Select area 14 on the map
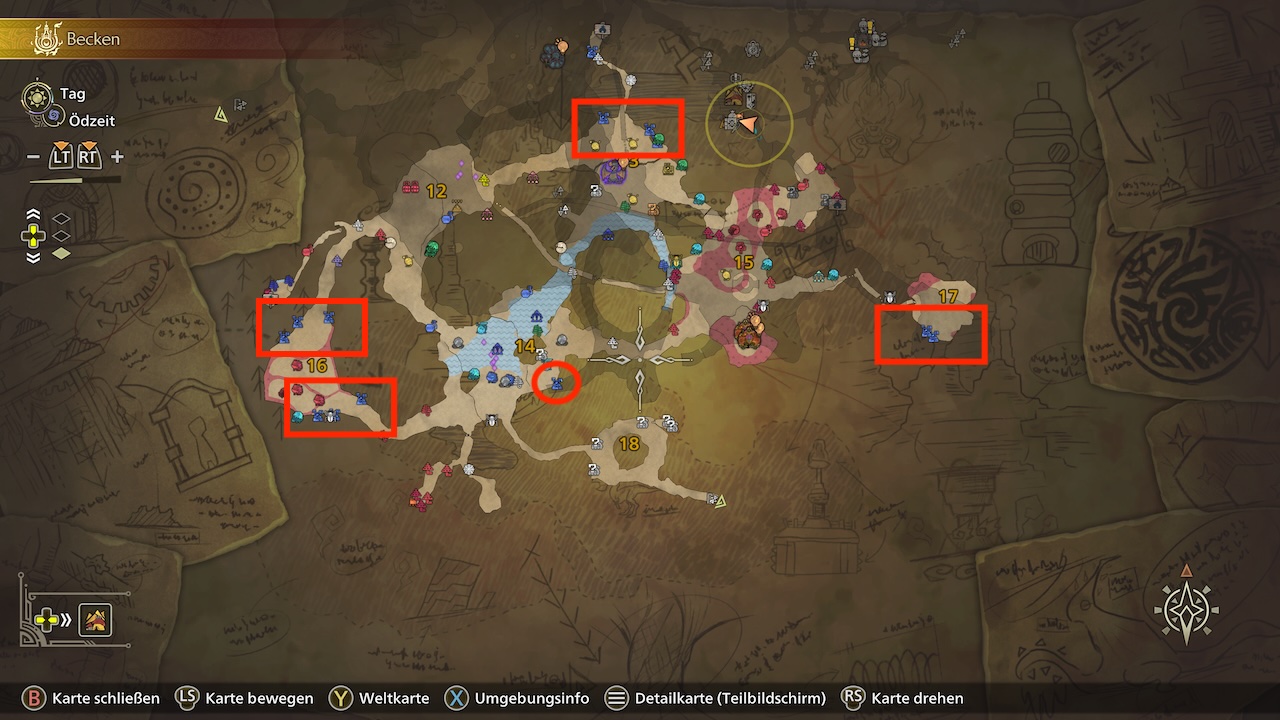Viewport: 1280px width, 720px height. click(x=525, y=346)
